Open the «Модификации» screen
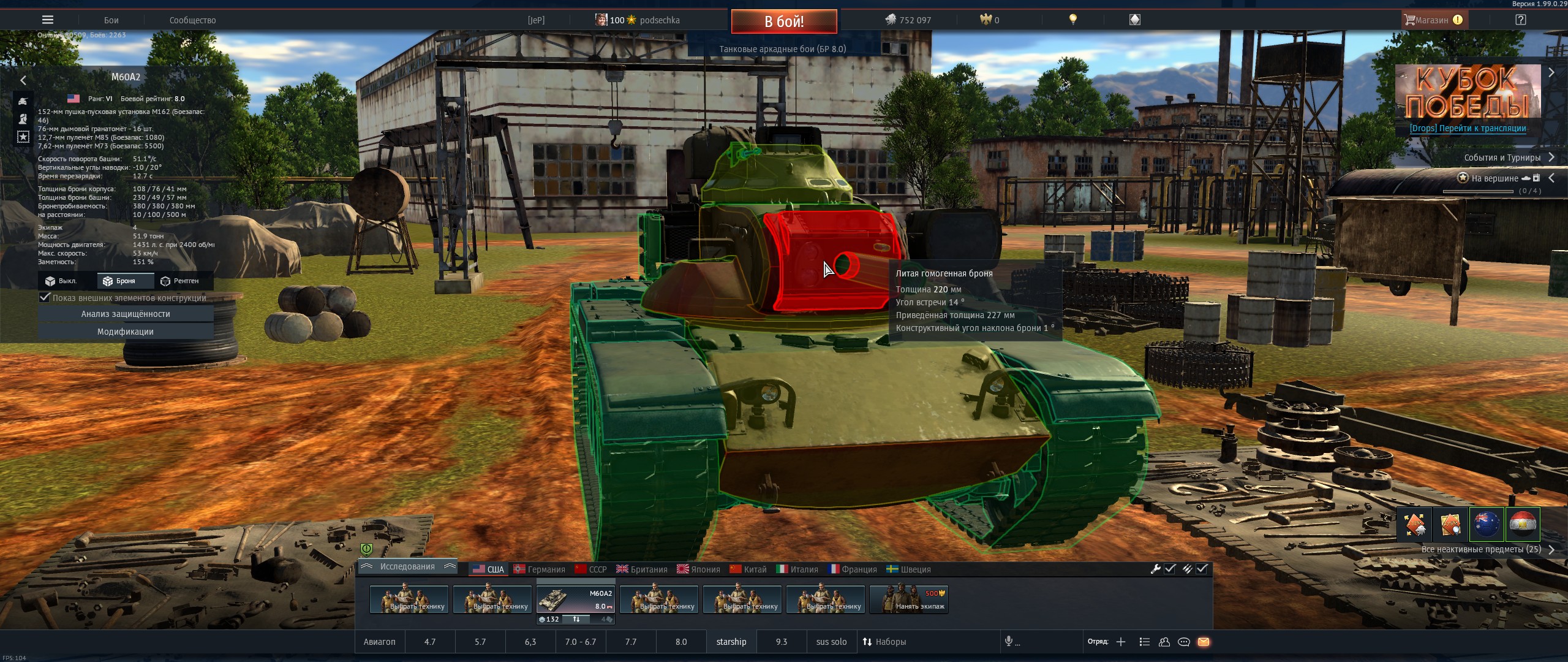The width and height of the screenshot is (1568, 662). point(126,332)
